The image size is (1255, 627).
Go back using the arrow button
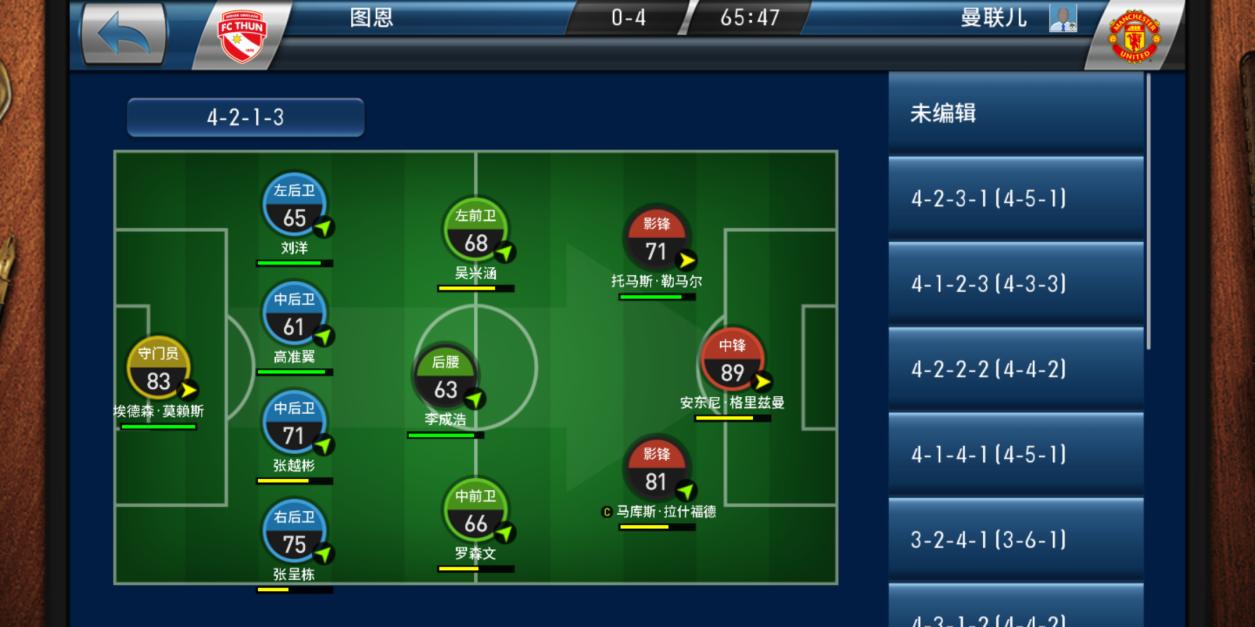tap(123, 33)
